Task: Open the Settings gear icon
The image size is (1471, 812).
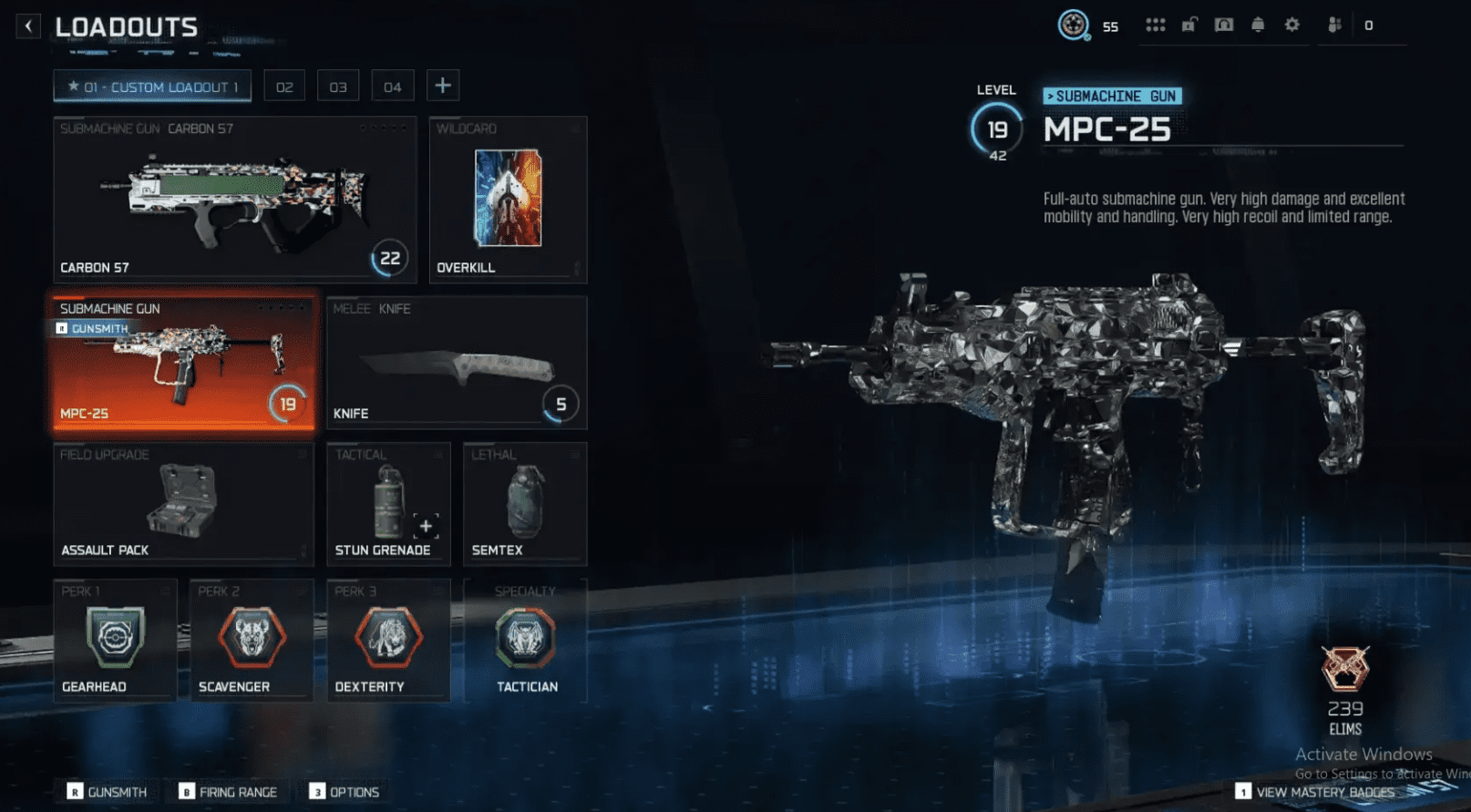Action: coord(1291,25)
